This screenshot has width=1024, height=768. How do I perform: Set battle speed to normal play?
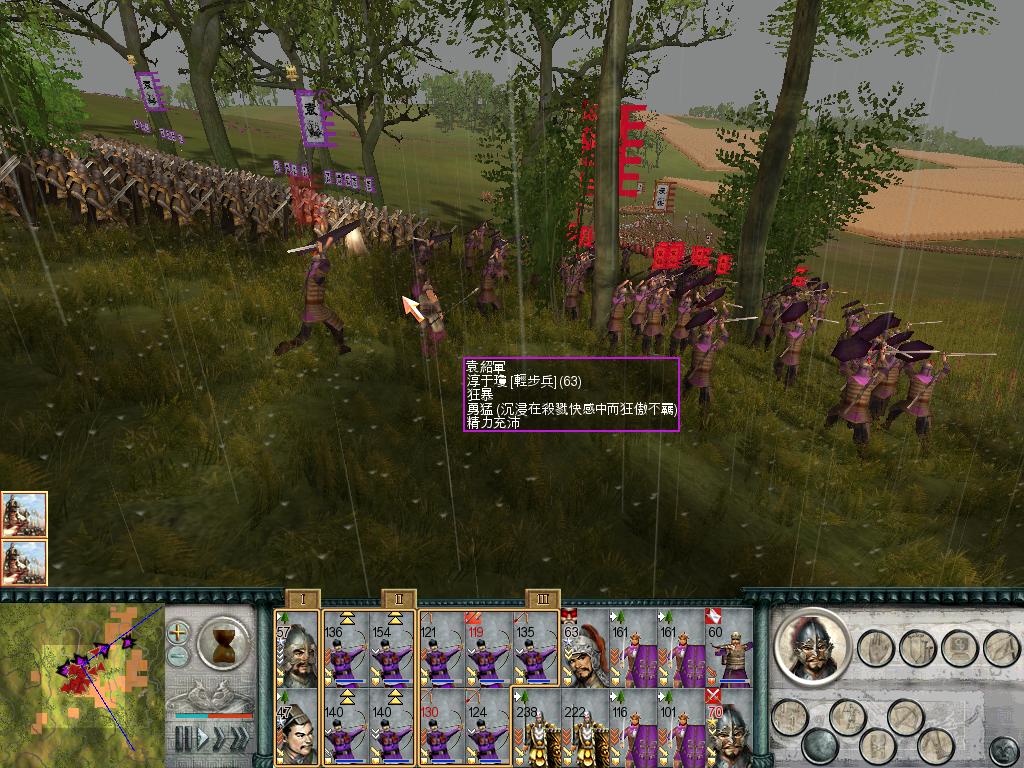[x=203, y=738]
